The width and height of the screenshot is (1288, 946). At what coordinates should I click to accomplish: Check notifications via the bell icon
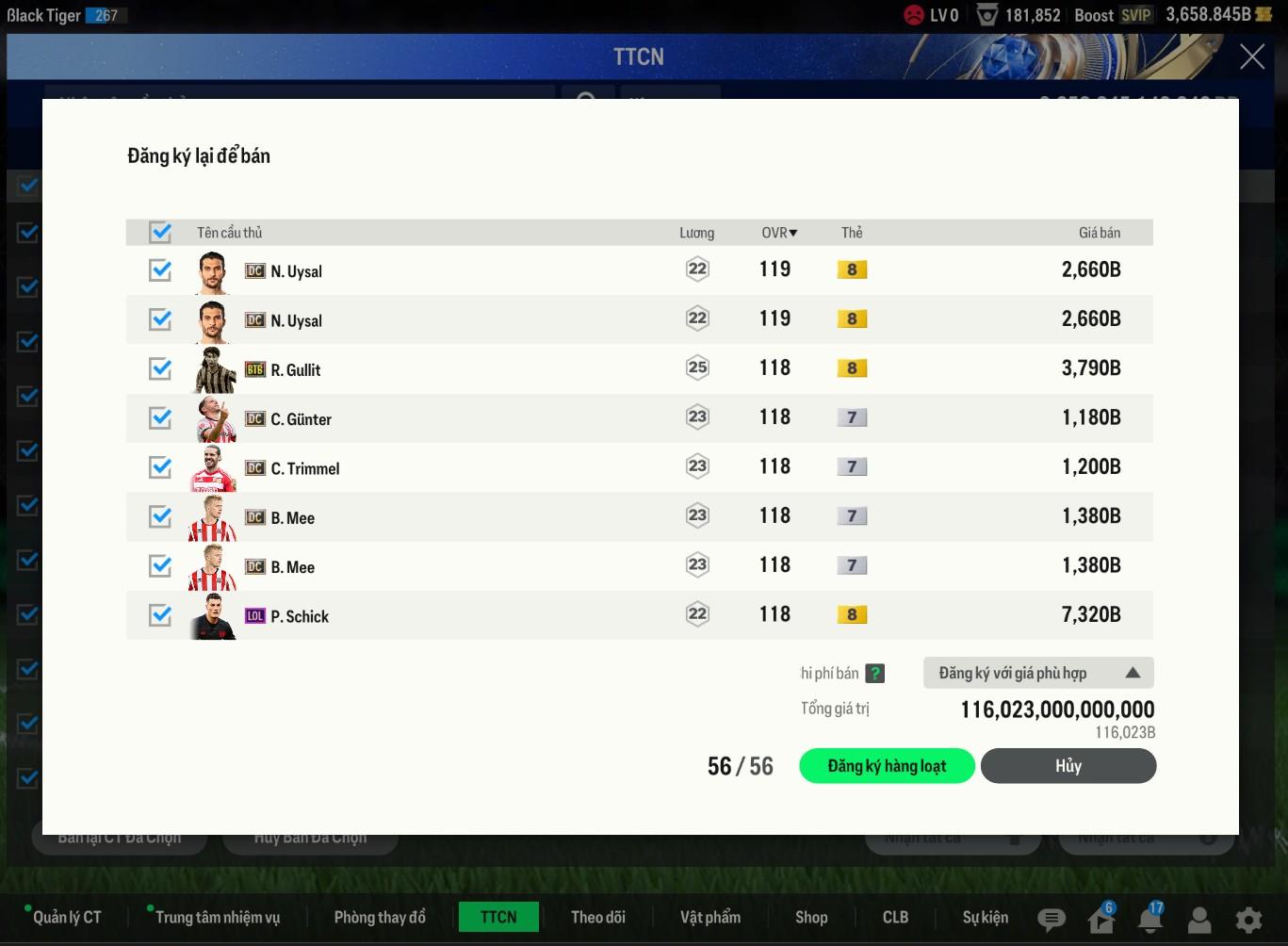(x=1149, y=920)
